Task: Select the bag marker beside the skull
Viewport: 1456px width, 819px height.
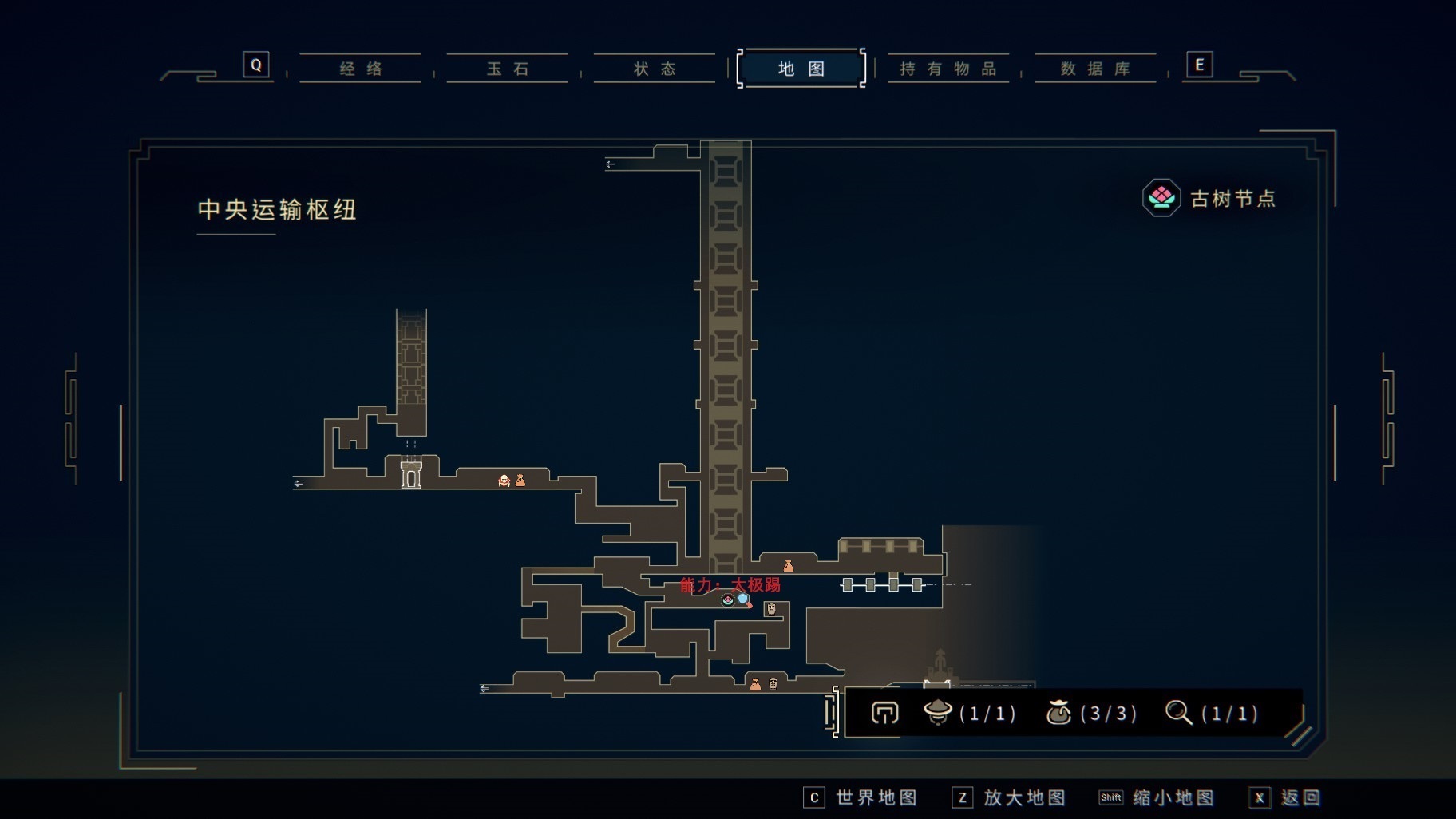Action: (x=520, y=481)
